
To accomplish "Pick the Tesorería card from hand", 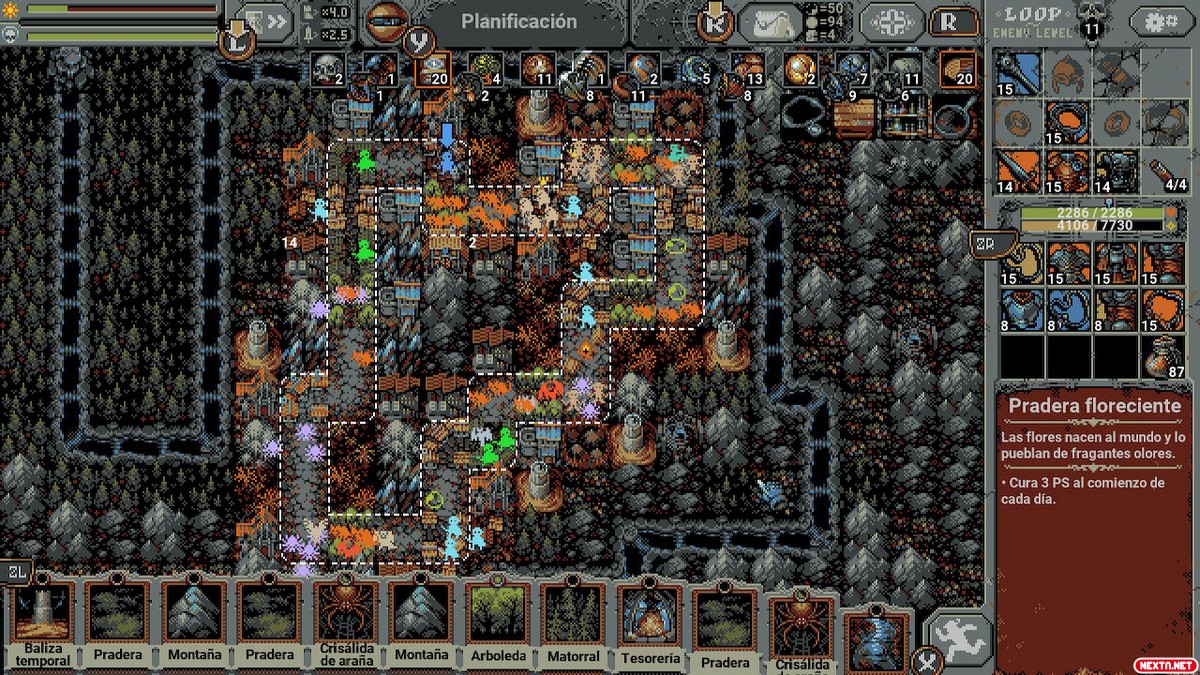I will (x=650, y=622).
